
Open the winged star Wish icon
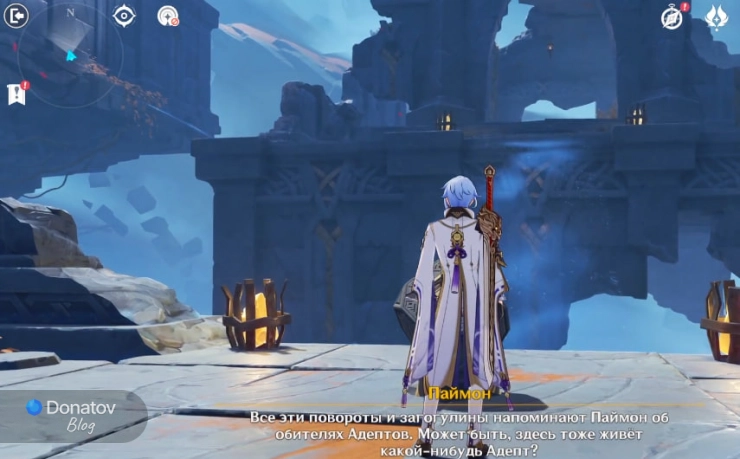coord(716,16)
